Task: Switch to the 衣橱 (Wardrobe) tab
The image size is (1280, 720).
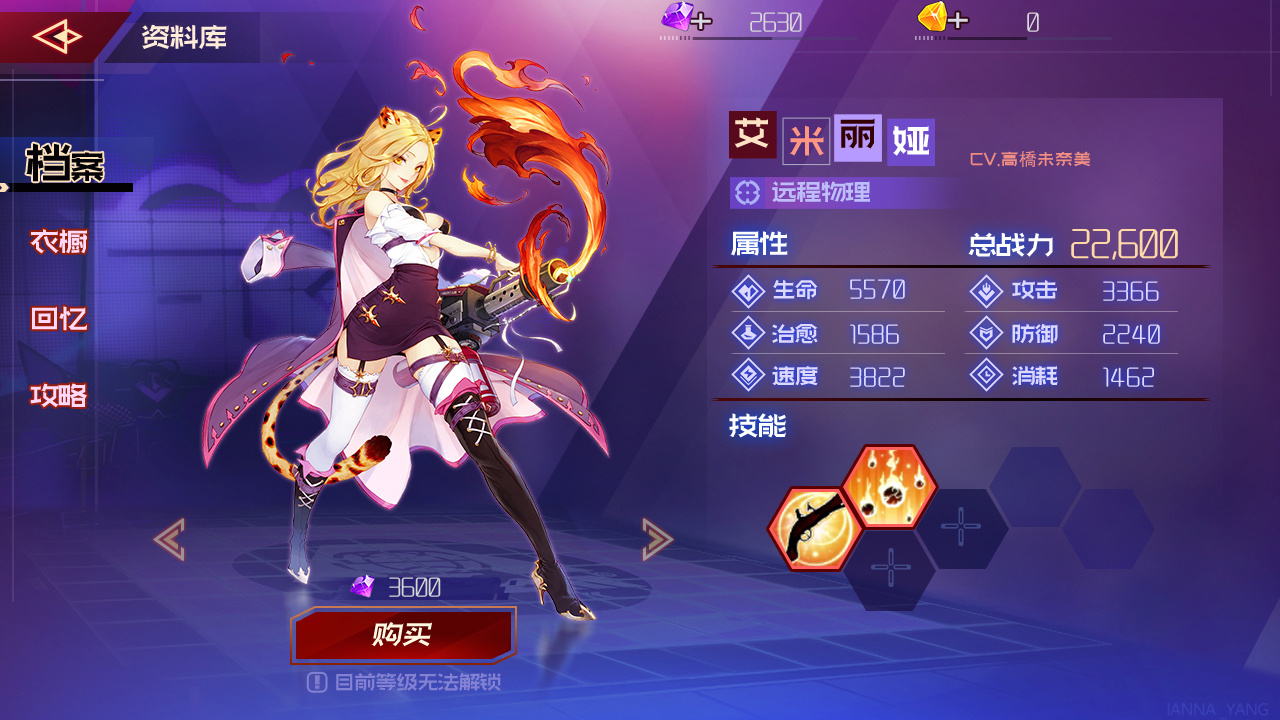Action: click(57, 241)
